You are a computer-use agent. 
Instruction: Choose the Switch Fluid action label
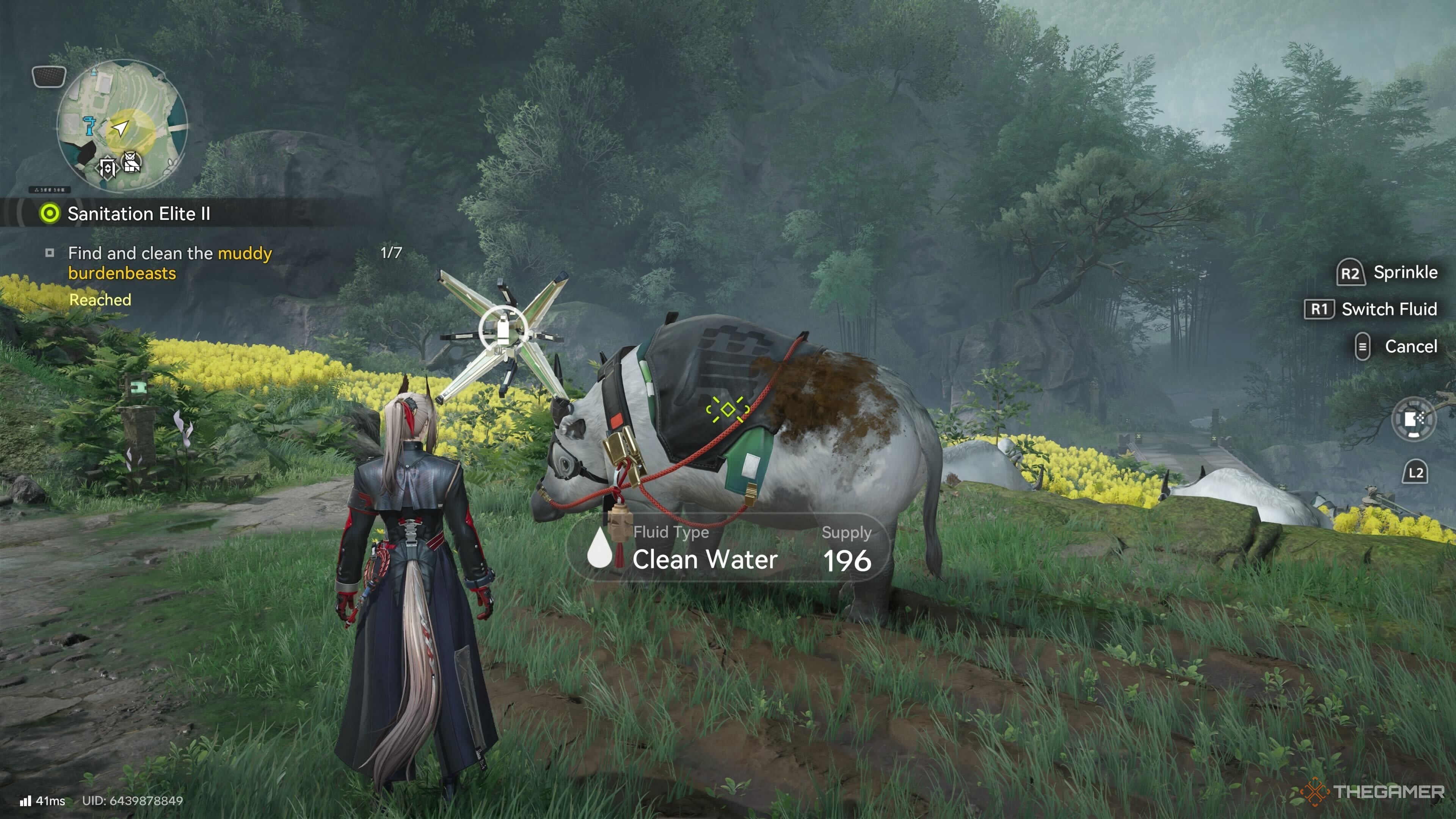[1389, 309]
